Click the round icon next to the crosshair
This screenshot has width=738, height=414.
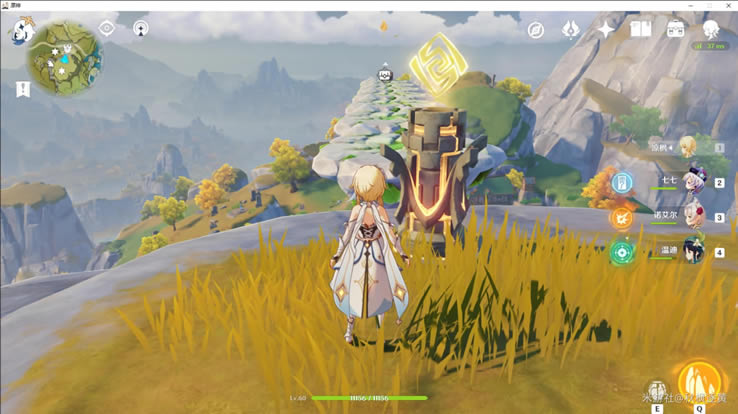[141, 29]
